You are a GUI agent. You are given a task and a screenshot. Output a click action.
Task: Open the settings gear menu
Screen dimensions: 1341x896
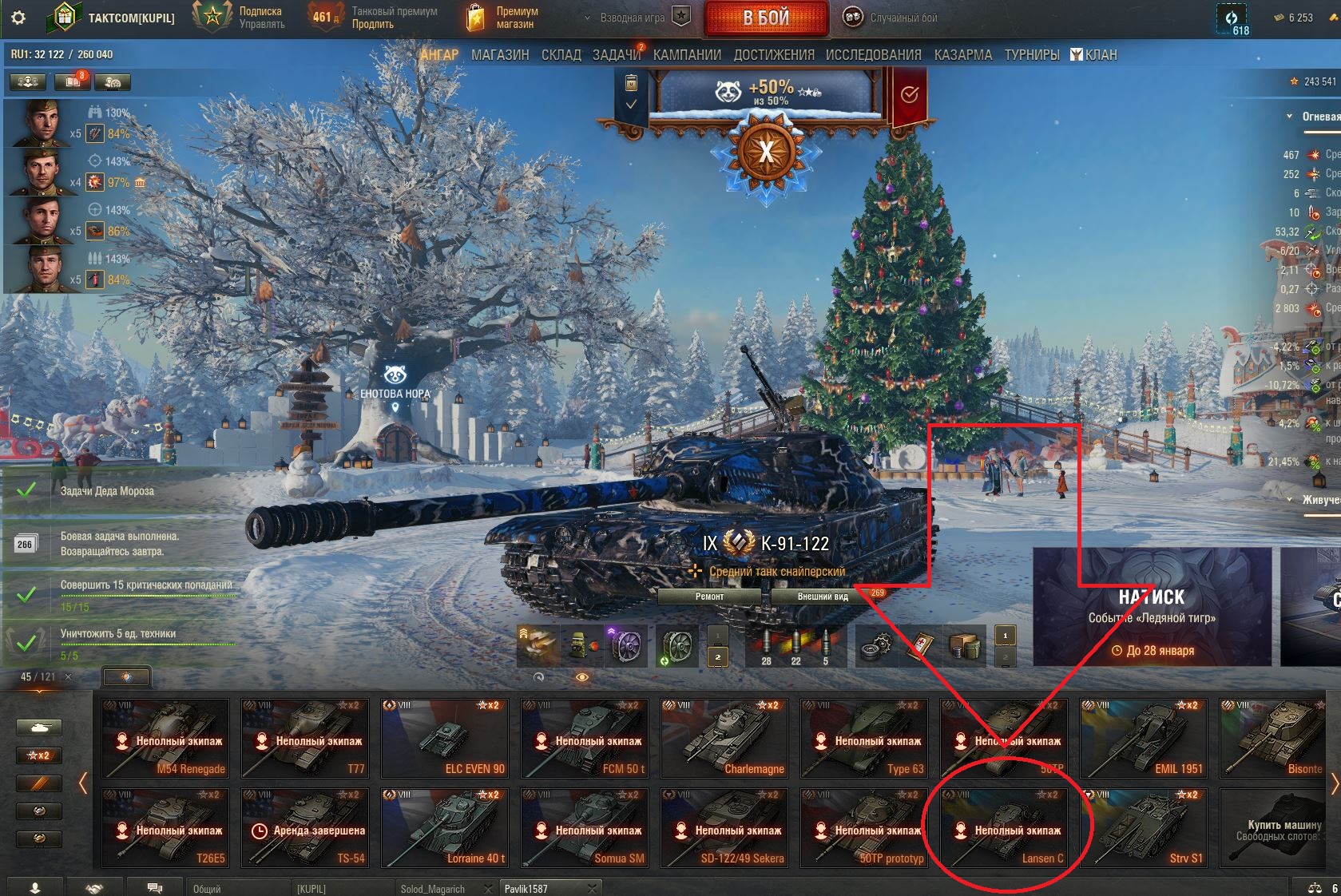[x=18, y=18]
